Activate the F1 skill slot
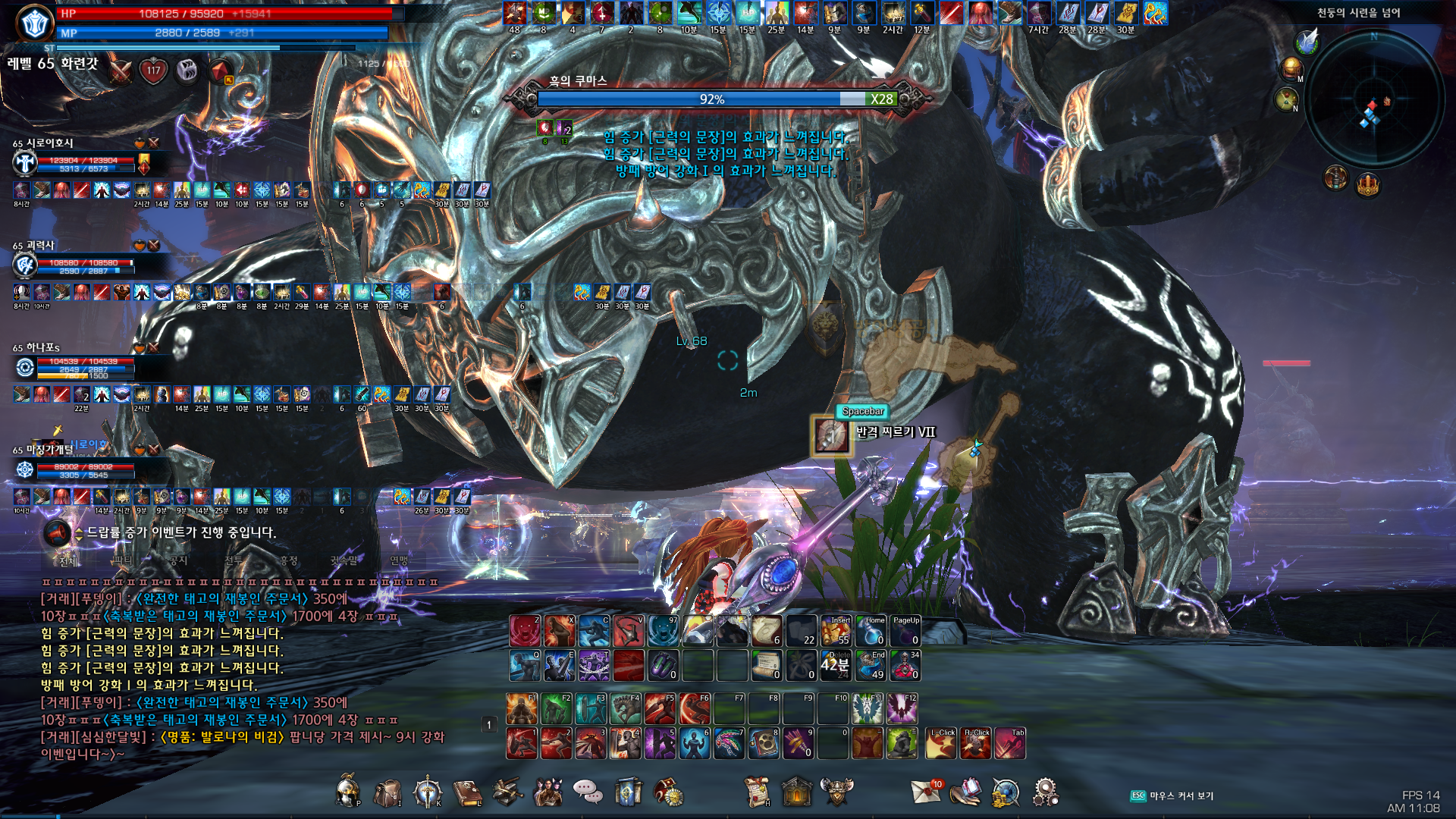This screenshot has width=1456, height=819. (x=522, y=709)
